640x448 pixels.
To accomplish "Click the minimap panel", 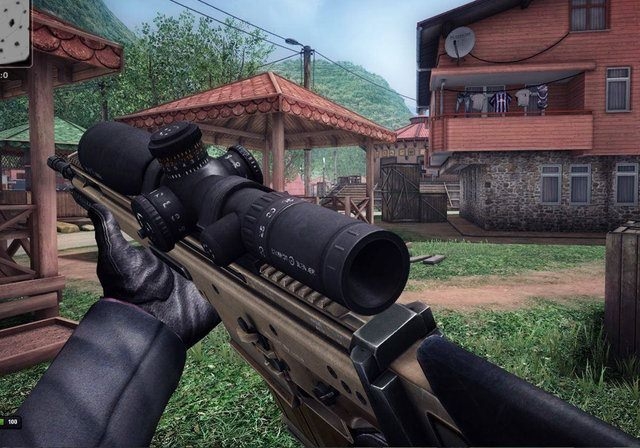I will (14, 32).
